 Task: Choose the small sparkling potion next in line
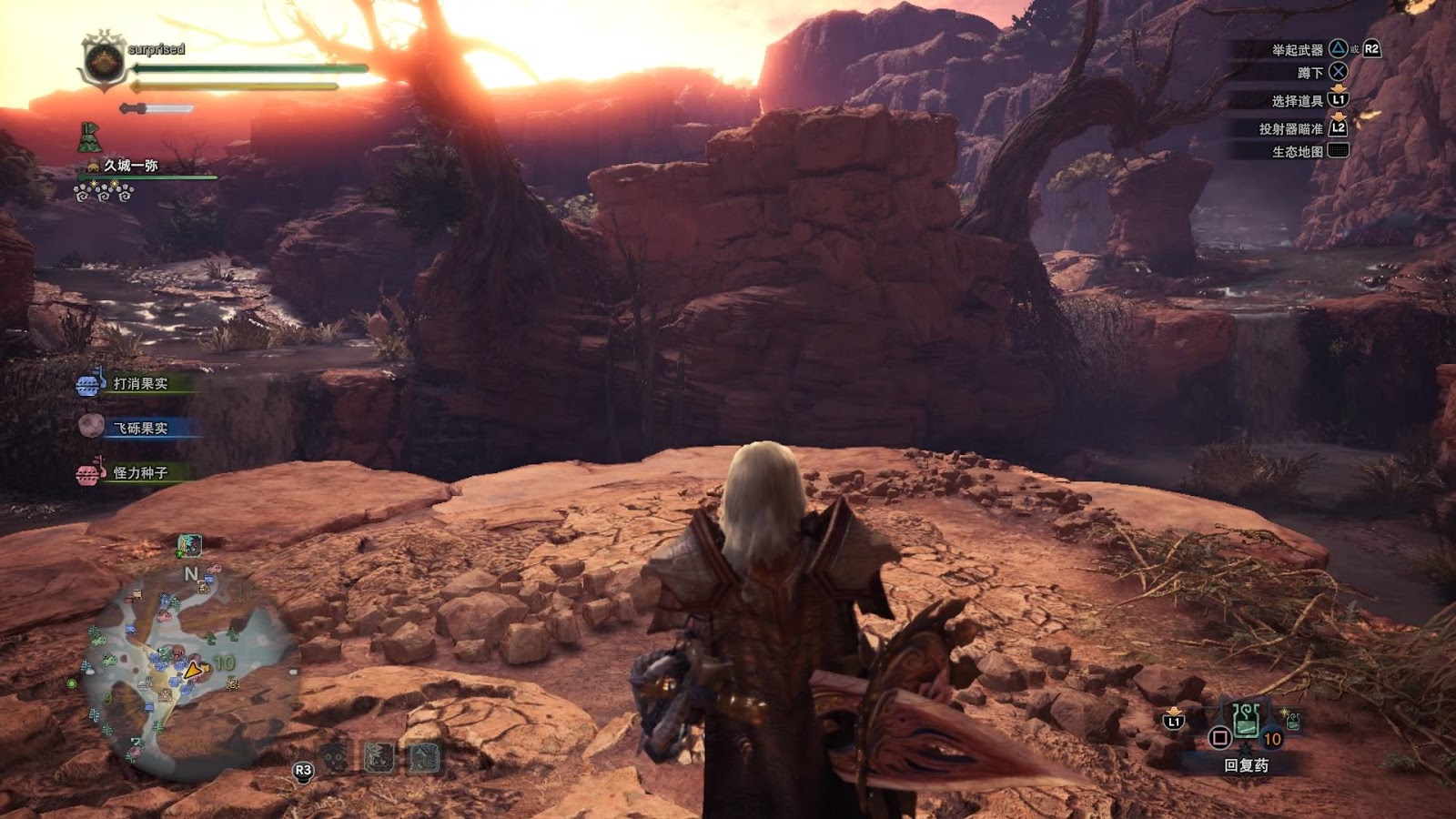pyautogui.click(x=1292, y=722)
